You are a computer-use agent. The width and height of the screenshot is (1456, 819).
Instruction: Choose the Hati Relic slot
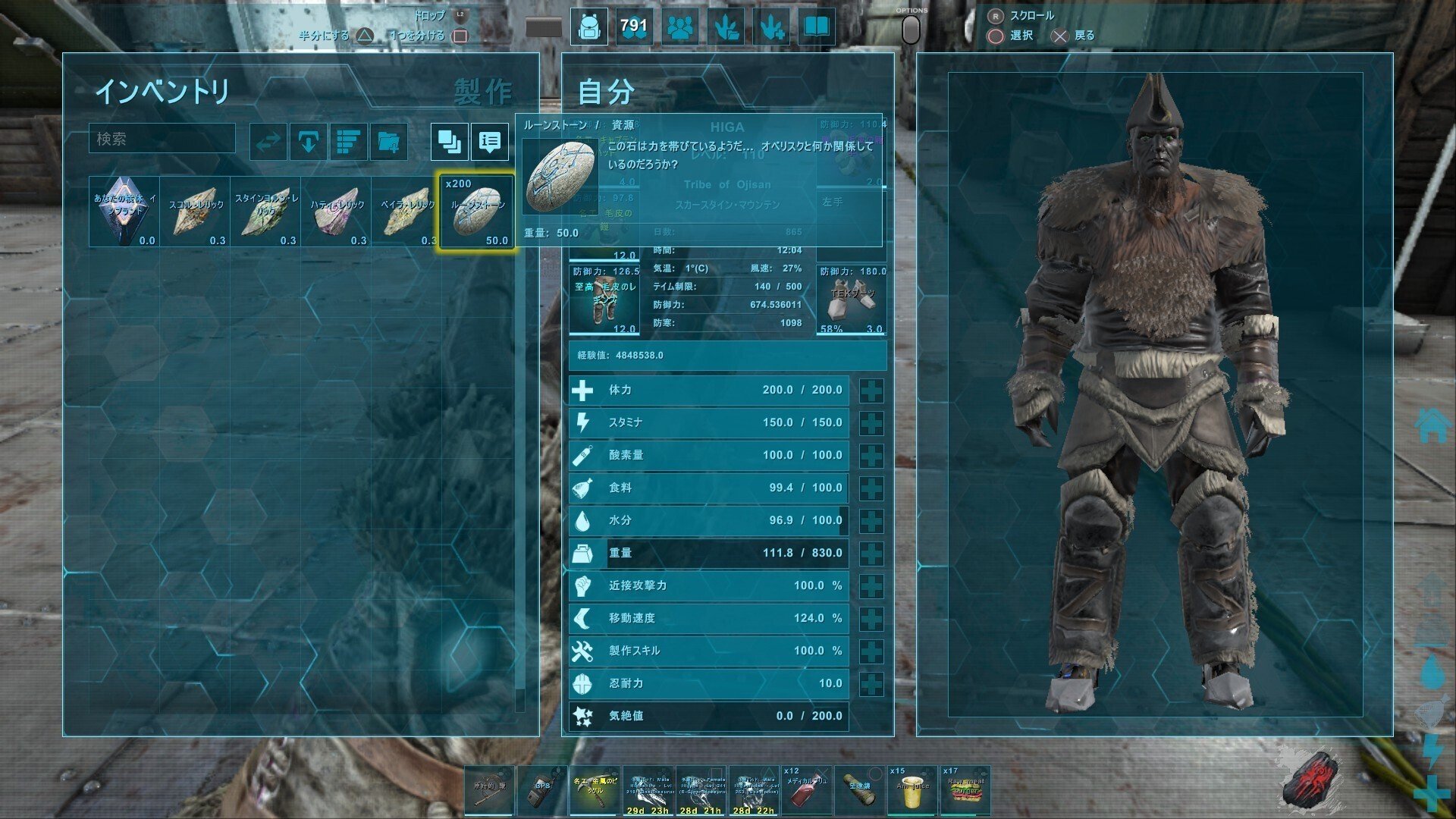336,212
